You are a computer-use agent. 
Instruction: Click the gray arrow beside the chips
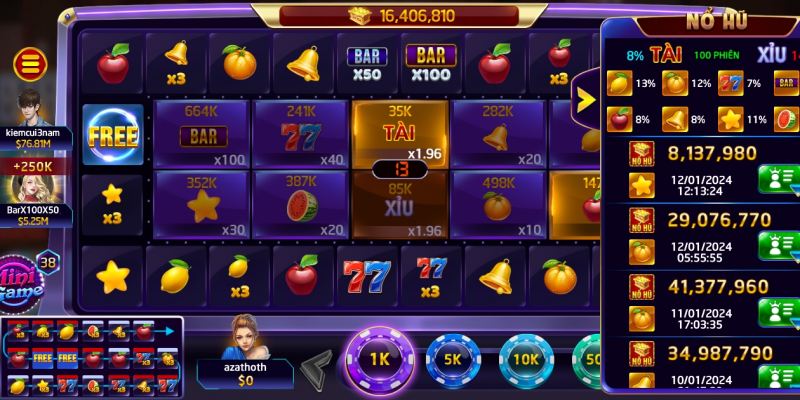[x=318, y=365]
